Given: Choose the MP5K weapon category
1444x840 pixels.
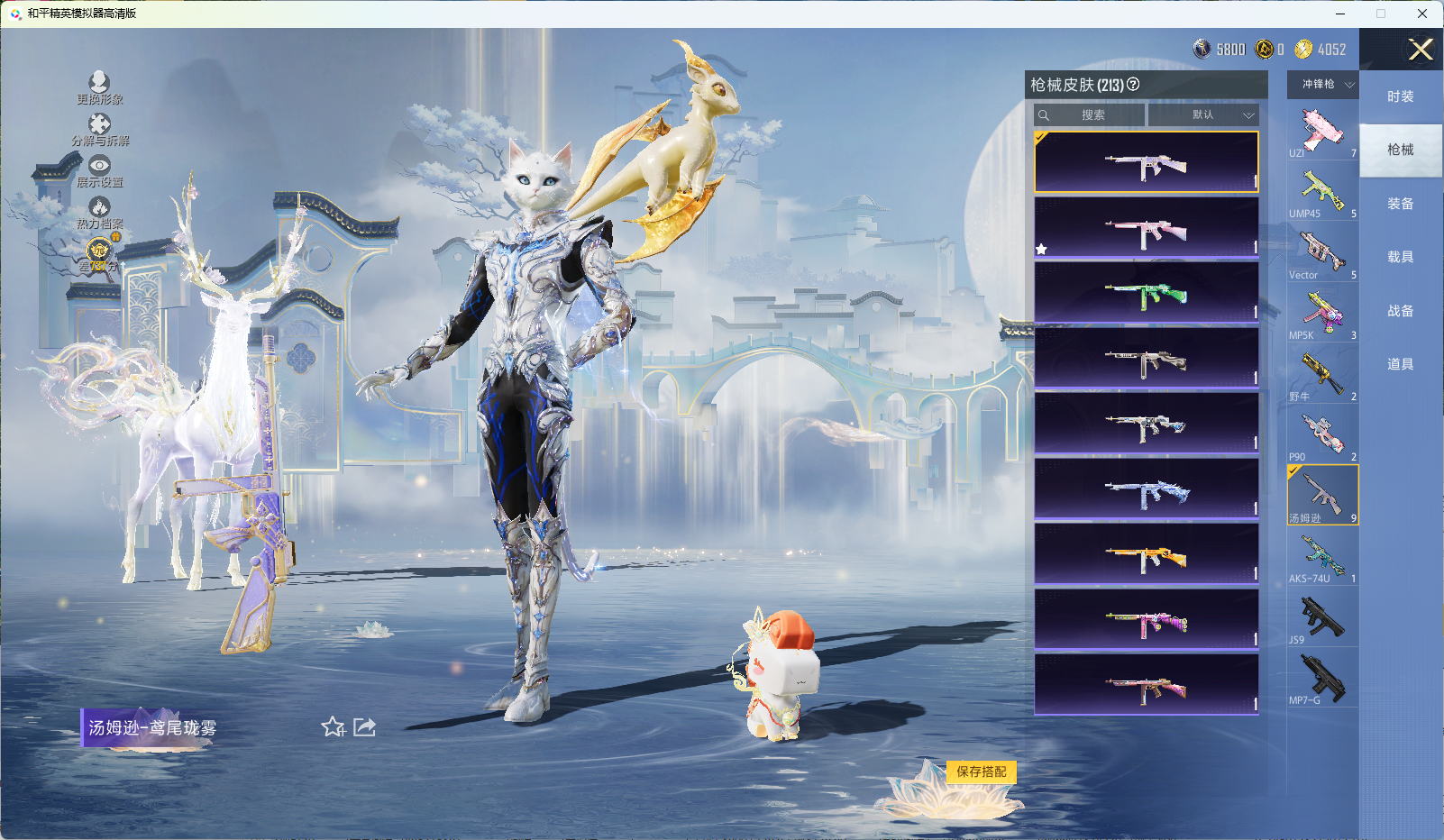Looking at the screenshot, I should 1322,314.
